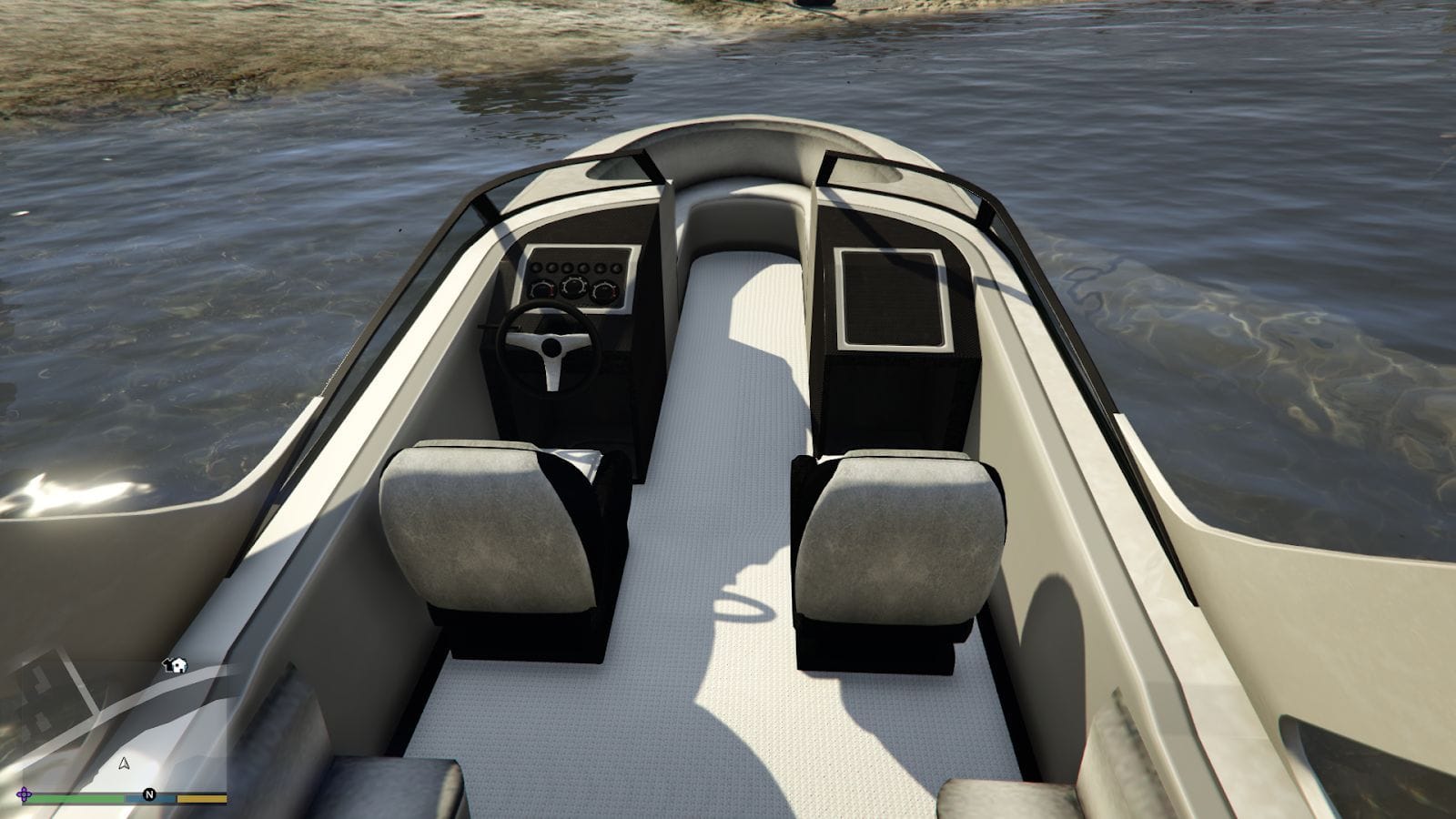Screen dimensions: 1456x819
Task: Toggle the second round dashboard button
Action: tap(551, 268)
